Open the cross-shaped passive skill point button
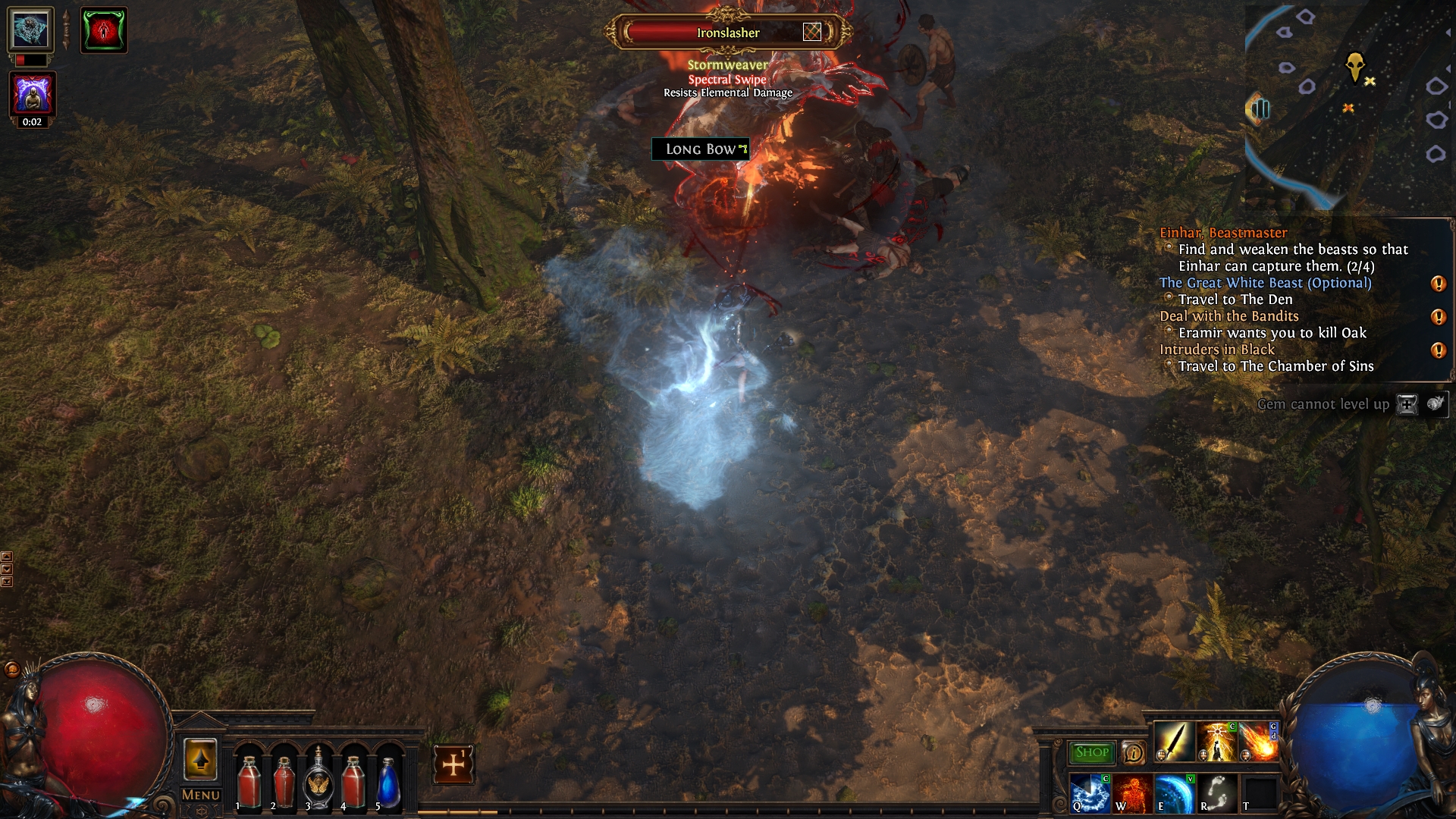Image resolution: width=1456 pixels, height=819 pixels. [453, 764]
